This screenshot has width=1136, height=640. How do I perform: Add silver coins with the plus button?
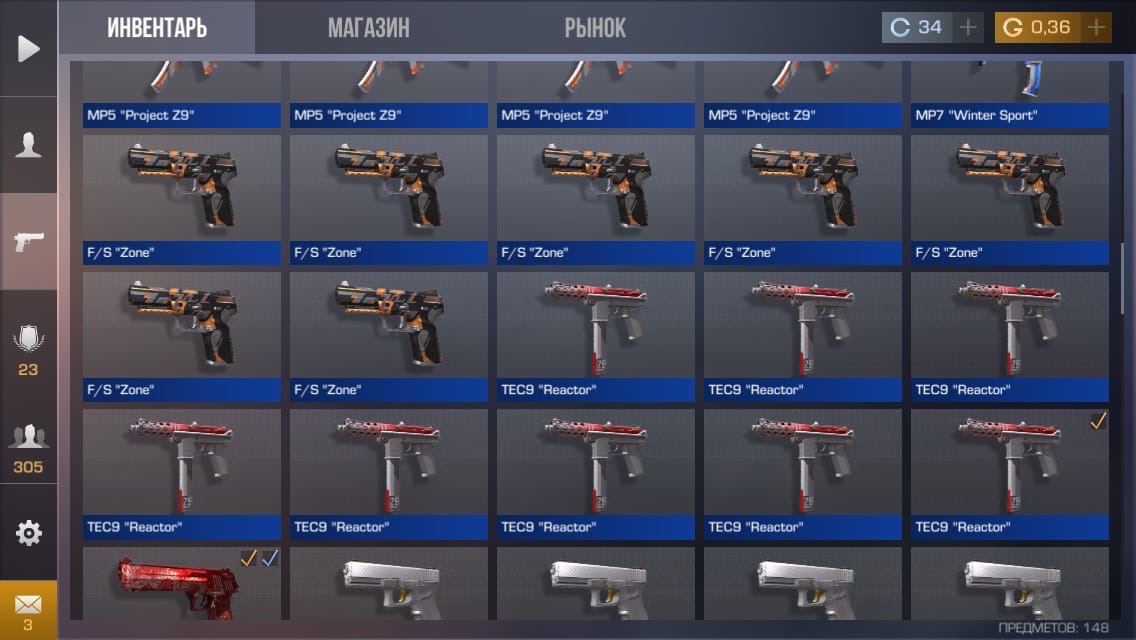[967, 27]
